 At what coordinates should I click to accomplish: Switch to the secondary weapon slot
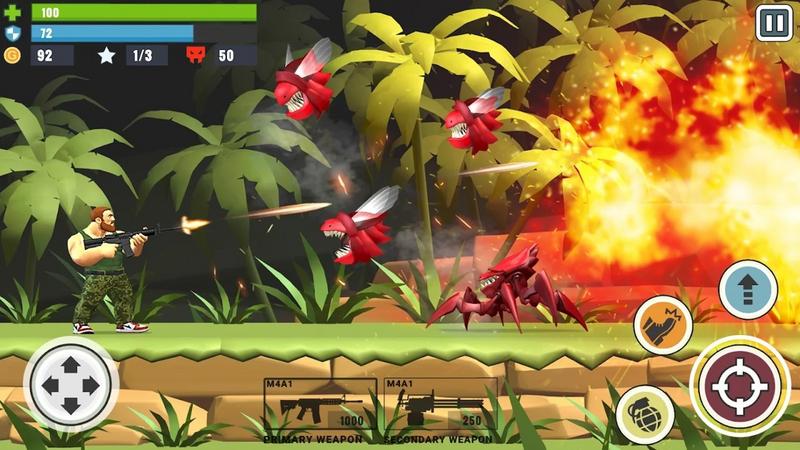click(440, 408)
